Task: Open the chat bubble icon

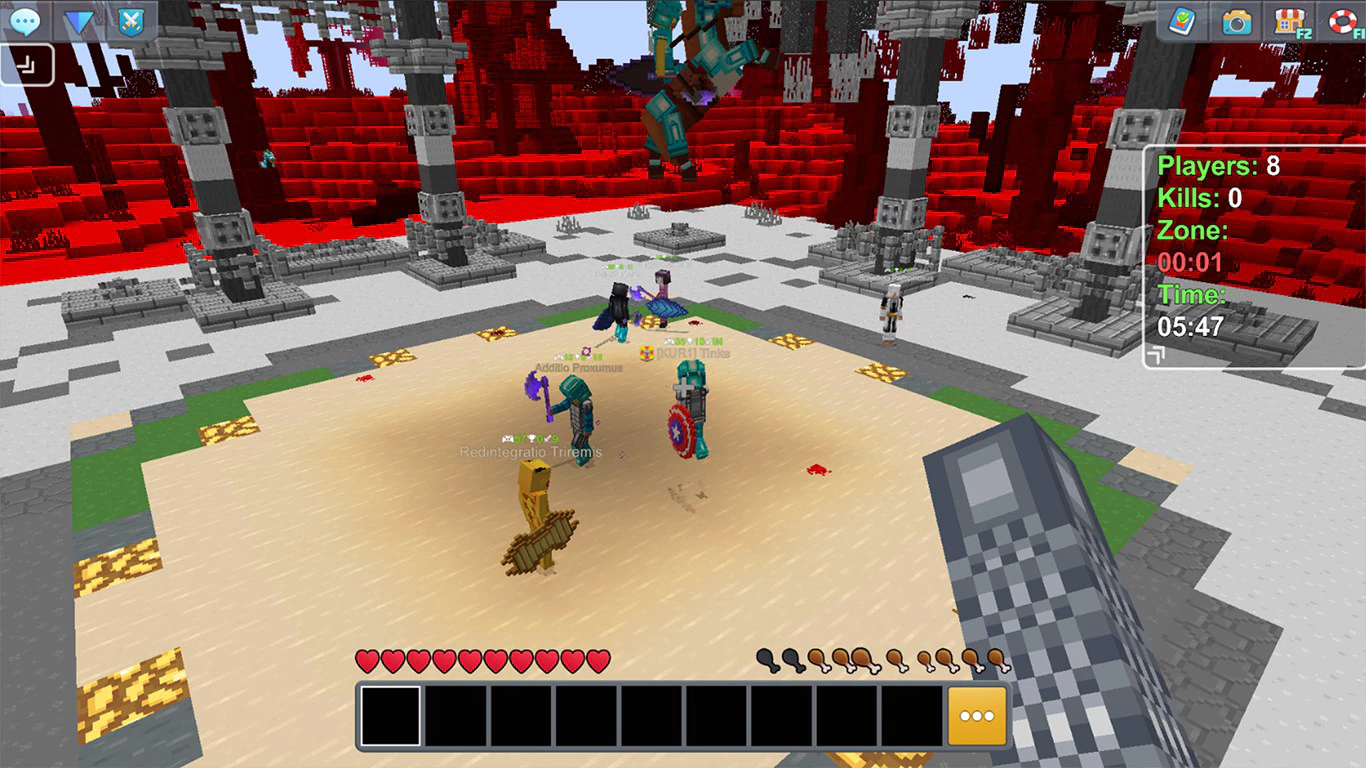Action: (24, 20)
